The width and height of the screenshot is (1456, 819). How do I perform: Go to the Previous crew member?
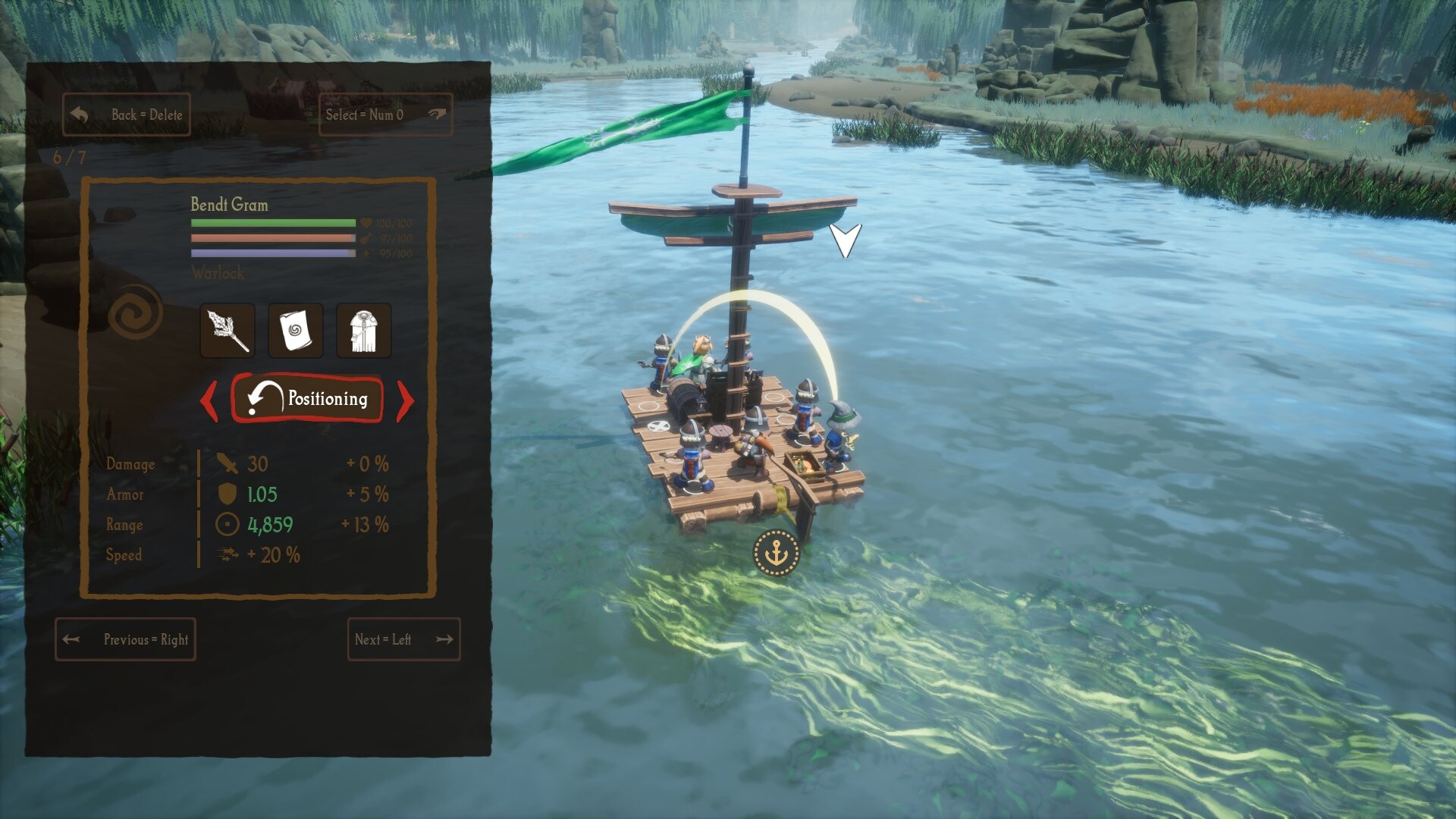[125, 639]
